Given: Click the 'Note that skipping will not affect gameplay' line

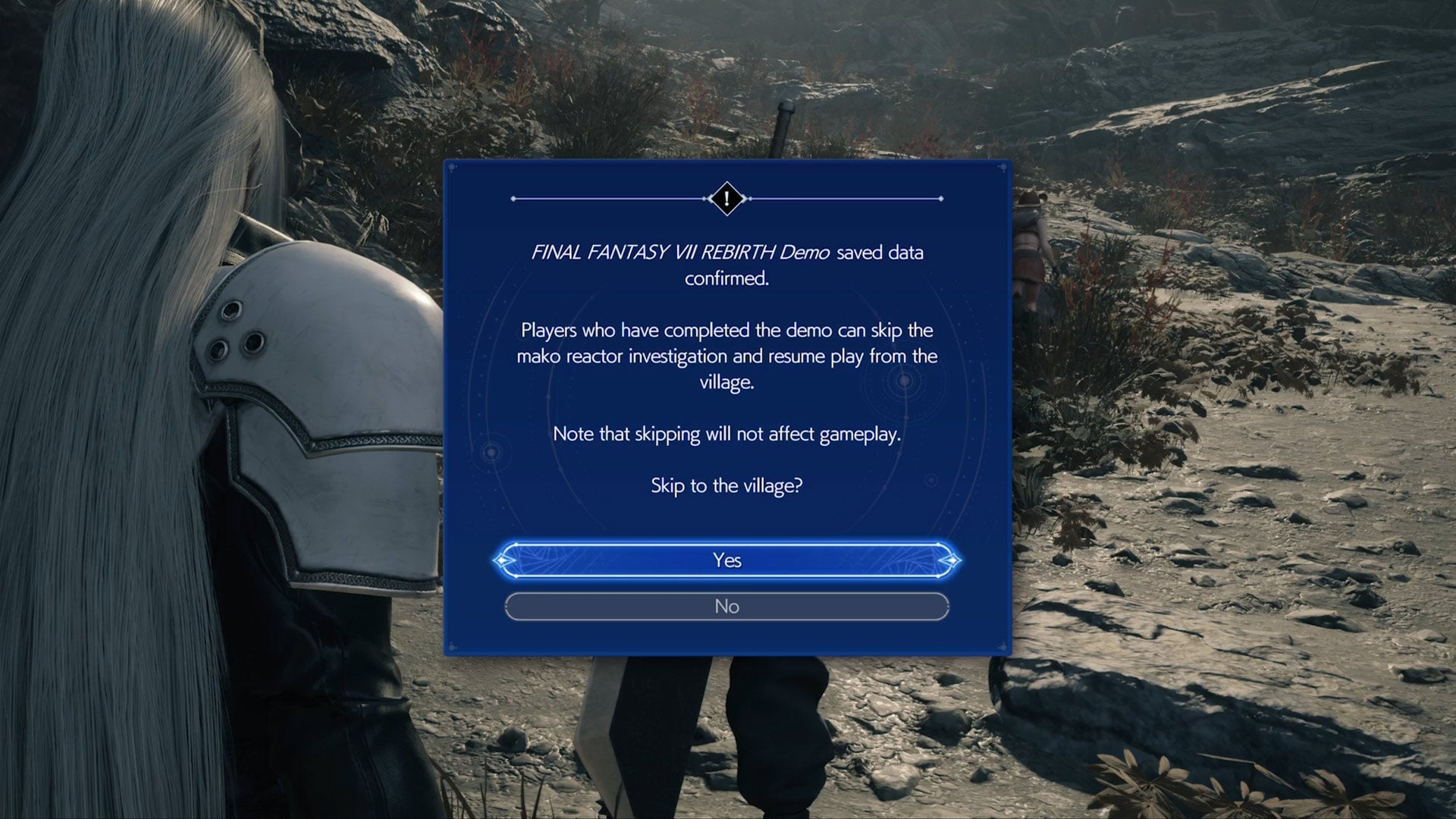Looking at the screenshot, I should [x=726, y=434].
